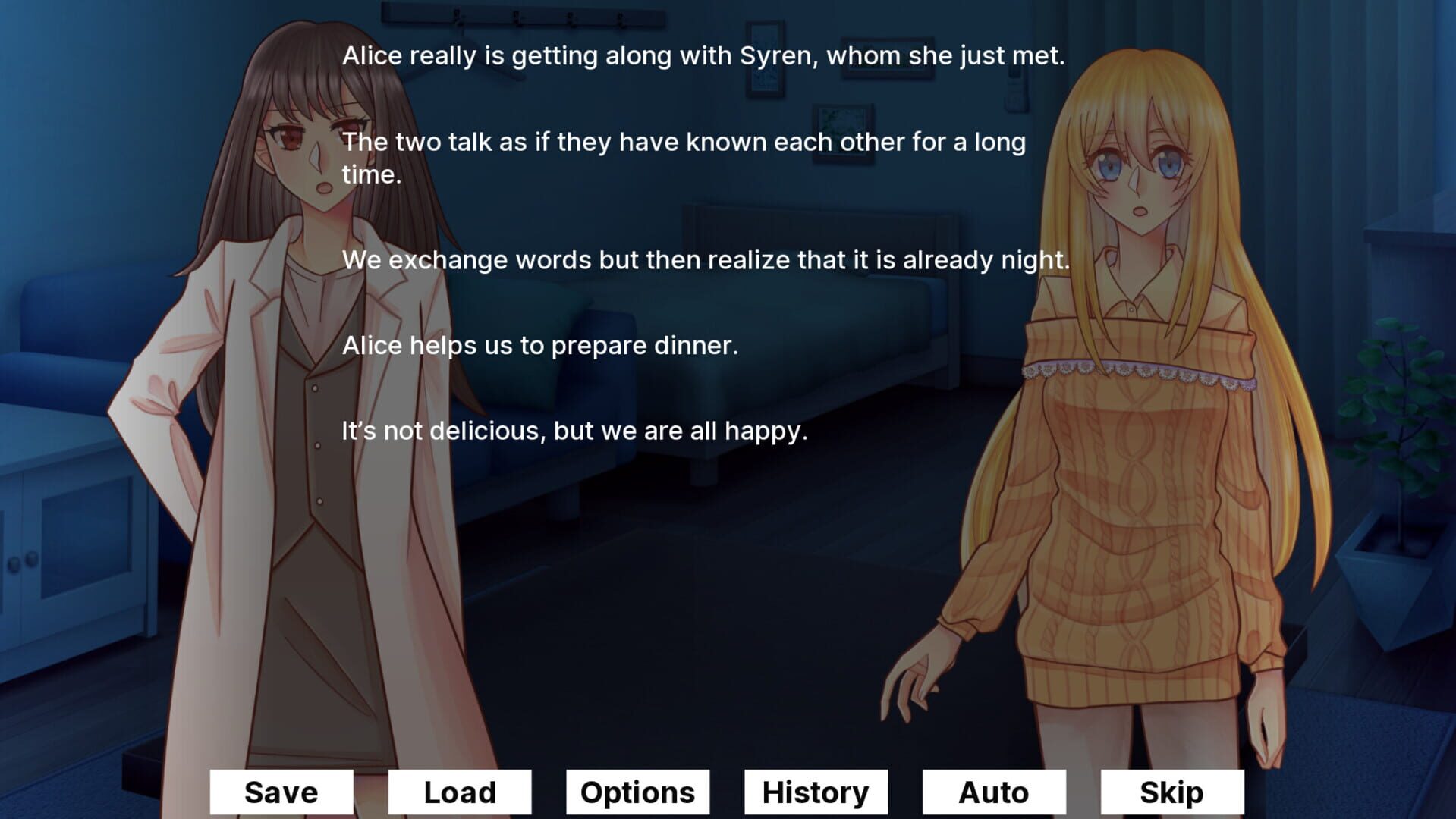Enable Auto mode
The width and height of the screenshot is (1456, 819).
pyautogui.click(x=994, y=792)
